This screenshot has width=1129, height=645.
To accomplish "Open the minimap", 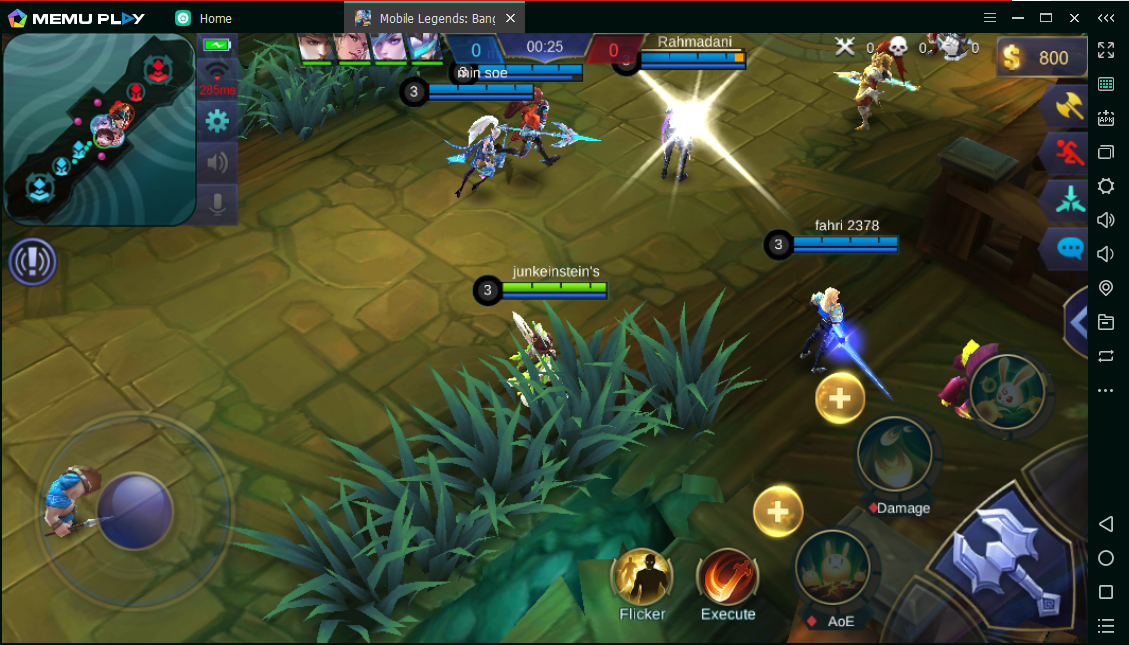I will [x=99, y=128].
